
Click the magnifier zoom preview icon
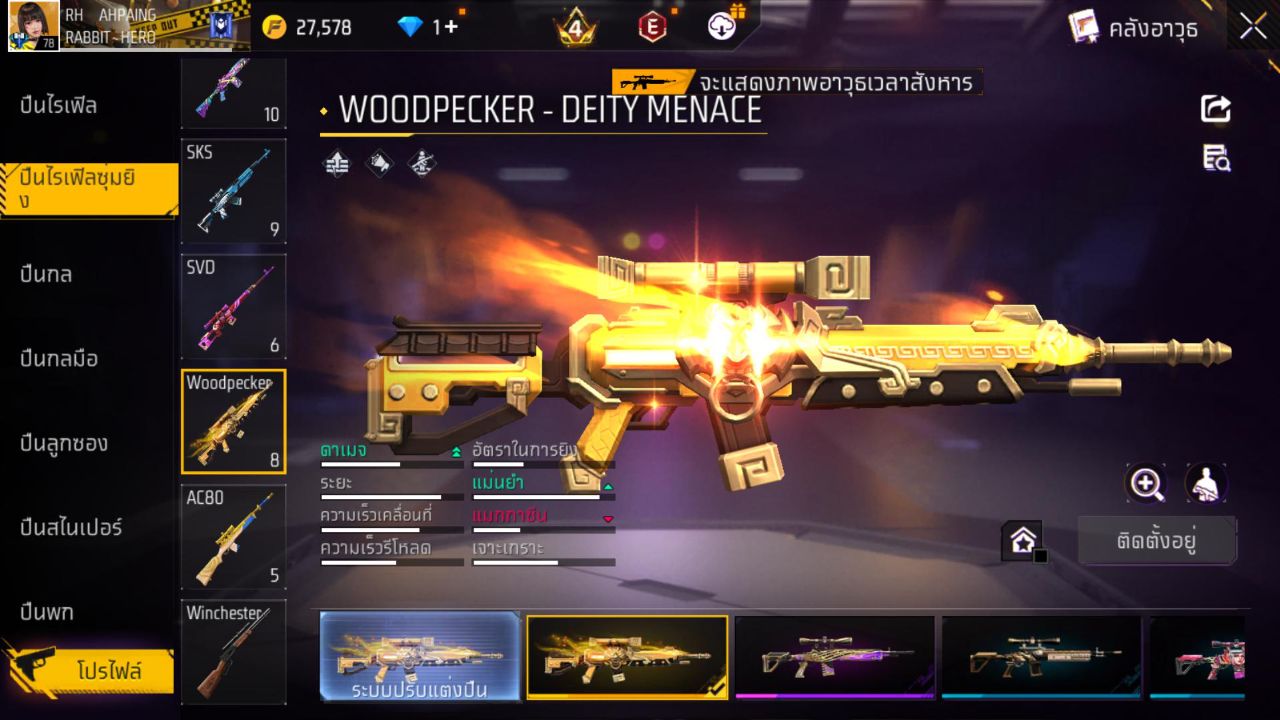[1147, 485]
